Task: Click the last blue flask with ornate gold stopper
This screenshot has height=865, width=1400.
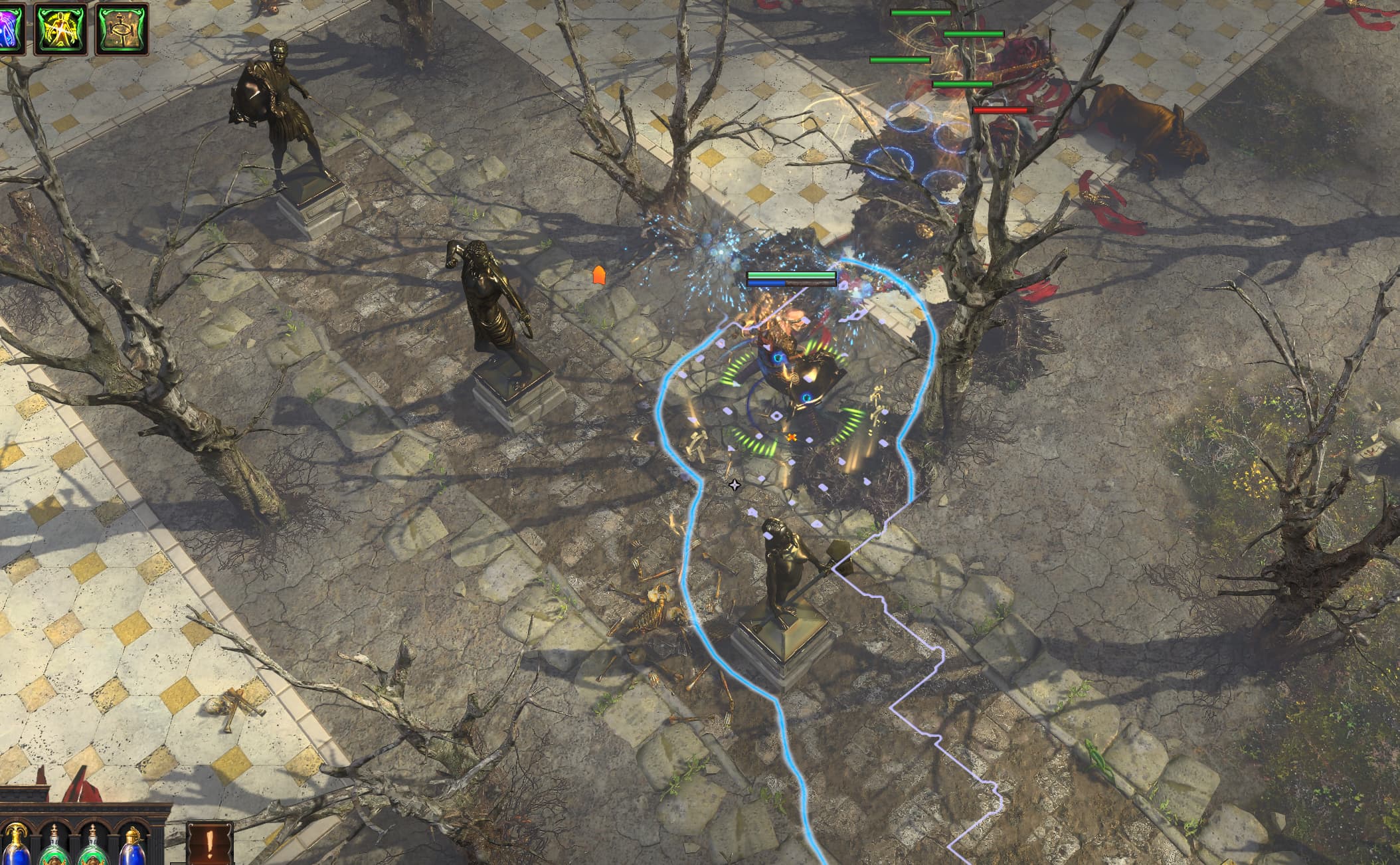Action: (x=130, y=854)
